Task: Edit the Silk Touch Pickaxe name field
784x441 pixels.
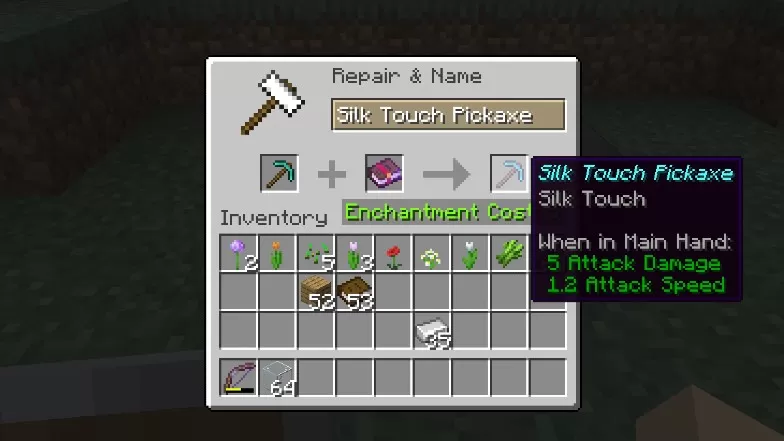Action: pyautogui.click(x=448, y=115)
